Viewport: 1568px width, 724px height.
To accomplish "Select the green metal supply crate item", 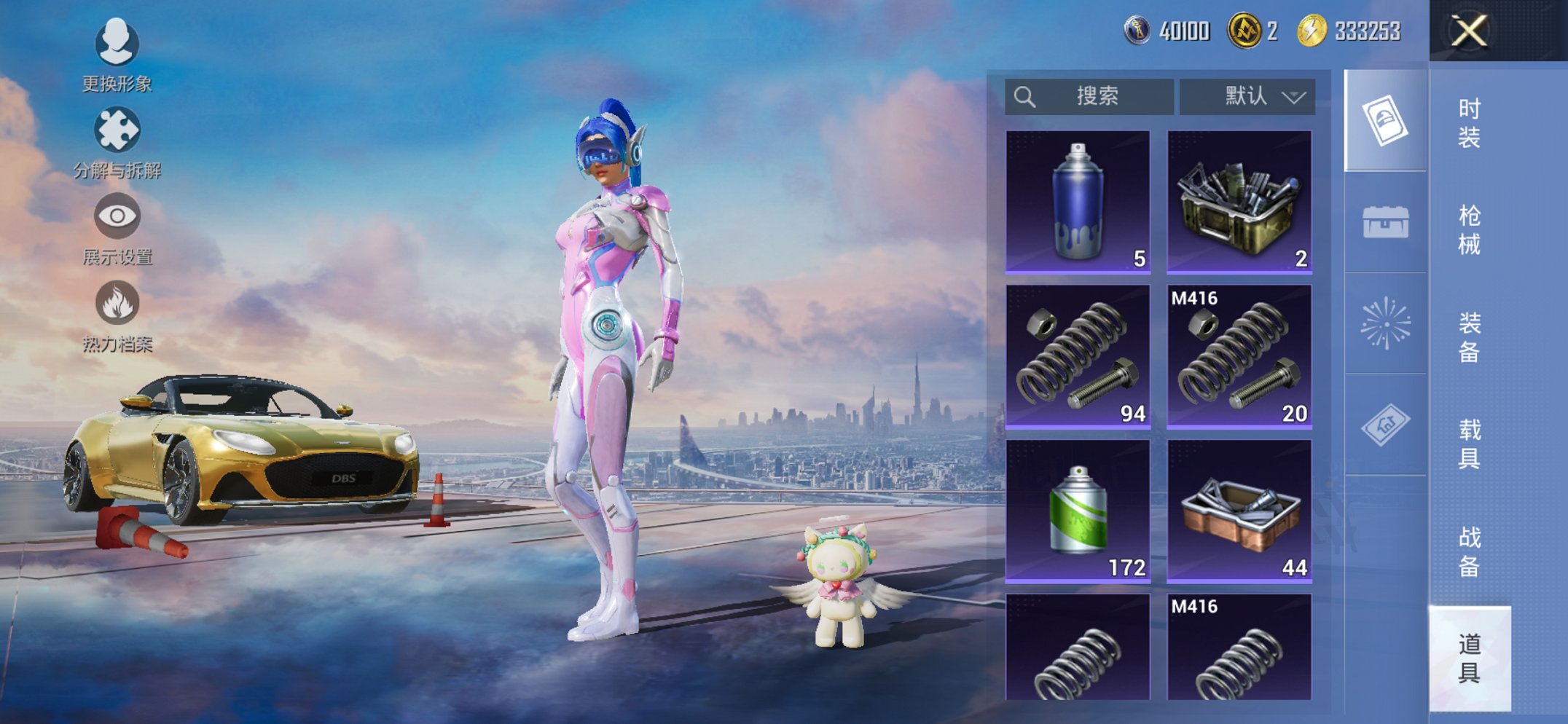I will tap(1239, 202).
